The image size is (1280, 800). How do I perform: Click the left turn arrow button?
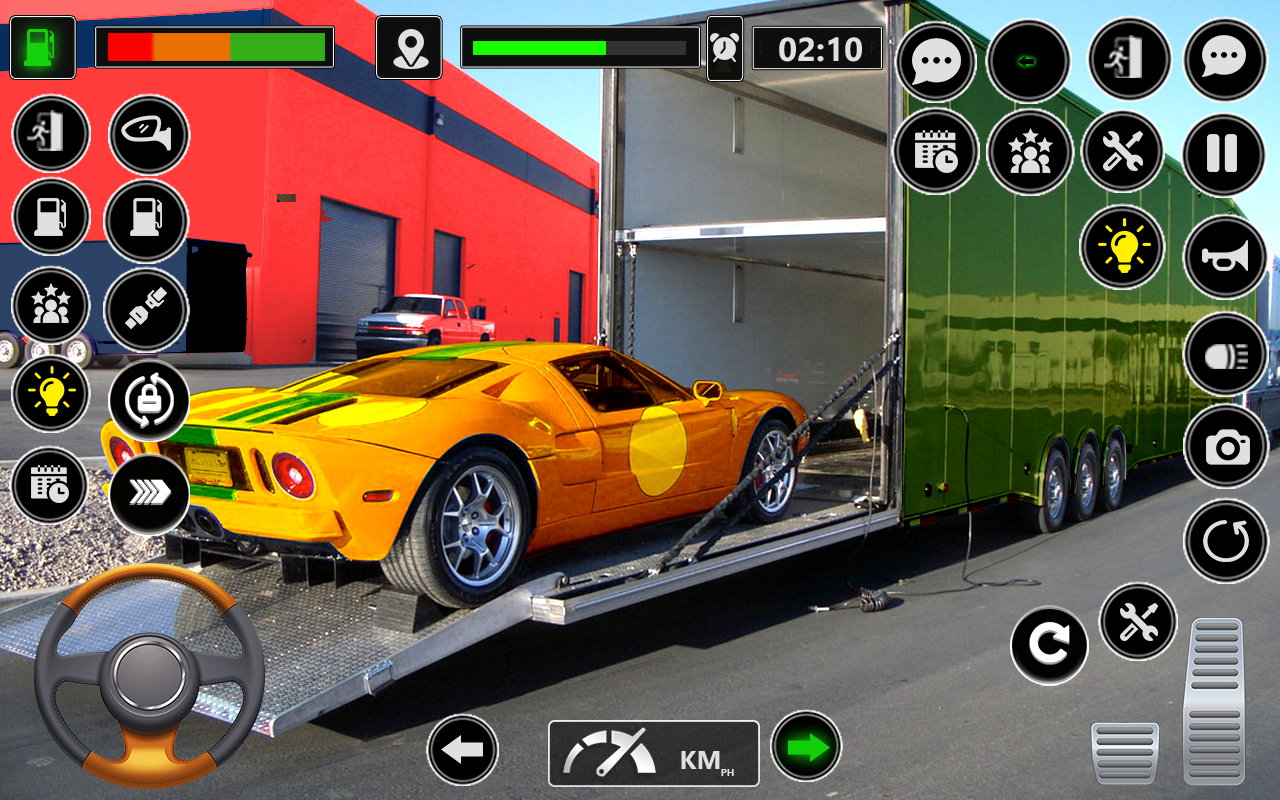[462, 749]
